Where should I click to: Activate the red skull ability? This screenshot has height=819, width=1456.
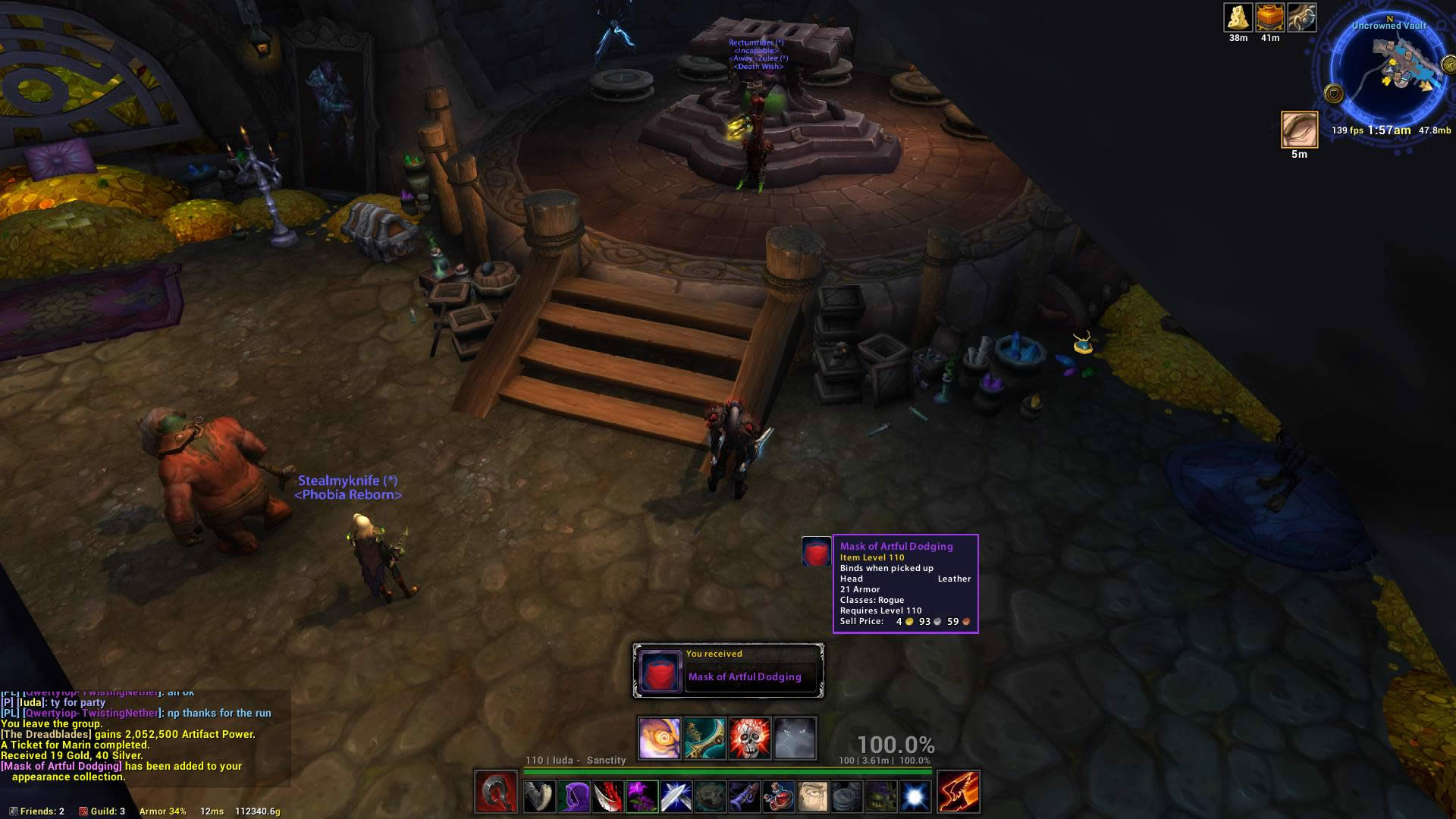click(749, 738)
